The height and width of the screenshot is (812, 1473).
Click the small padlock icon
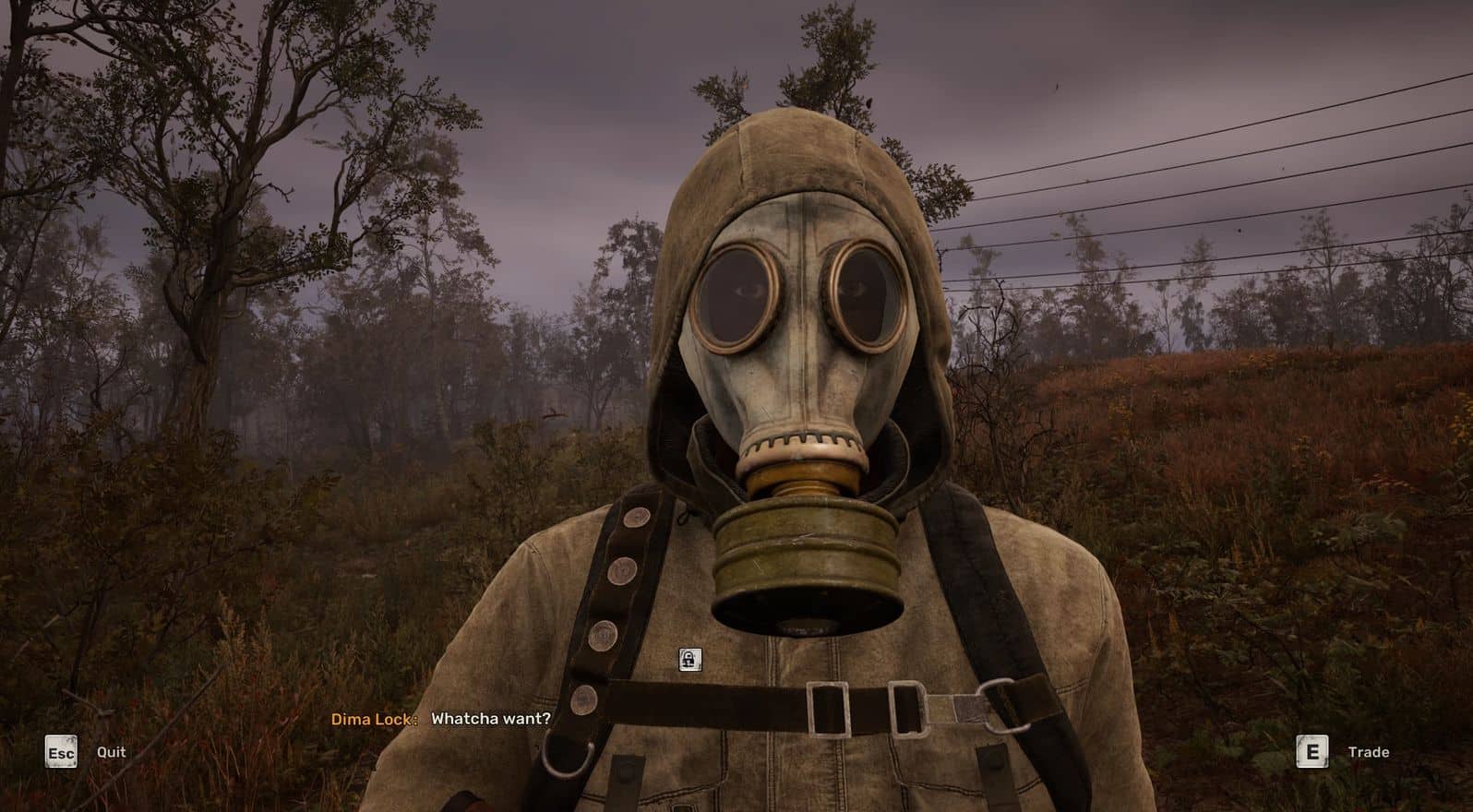(689, 659)
